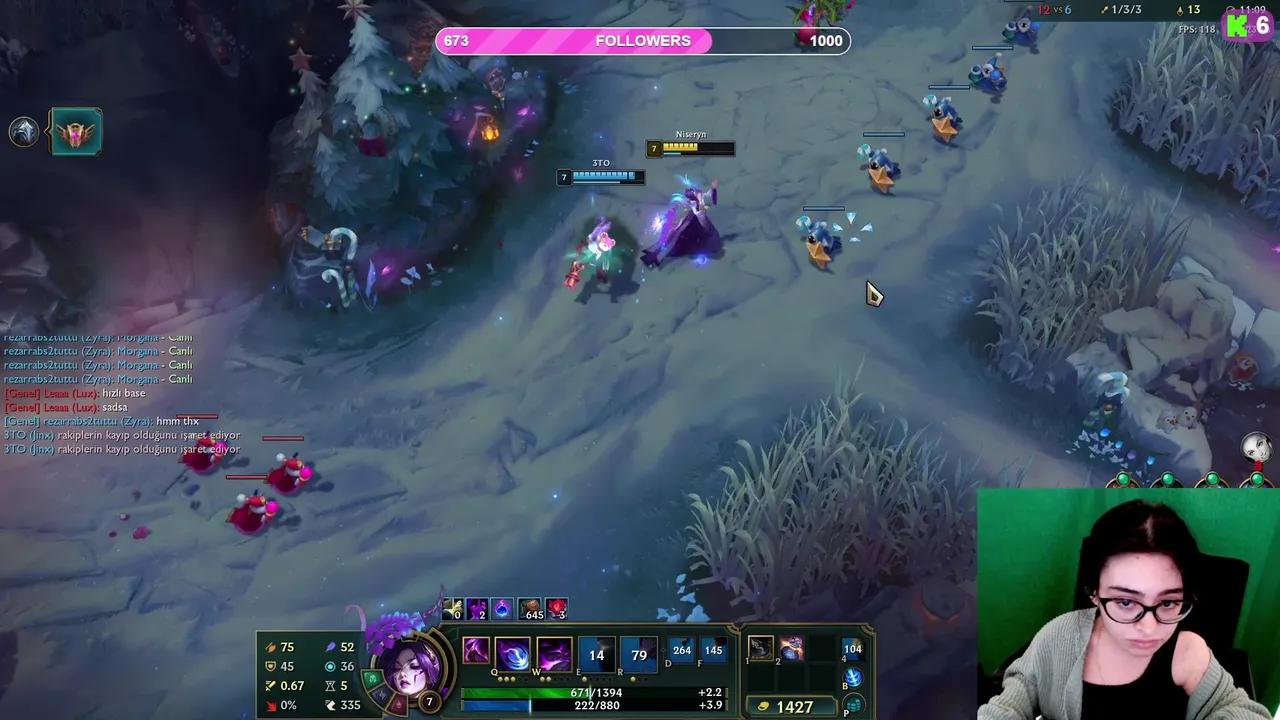The image size is (1280, 720).
Task: Click the Flash summoner spell in the D slot
Action: point(681,649)
